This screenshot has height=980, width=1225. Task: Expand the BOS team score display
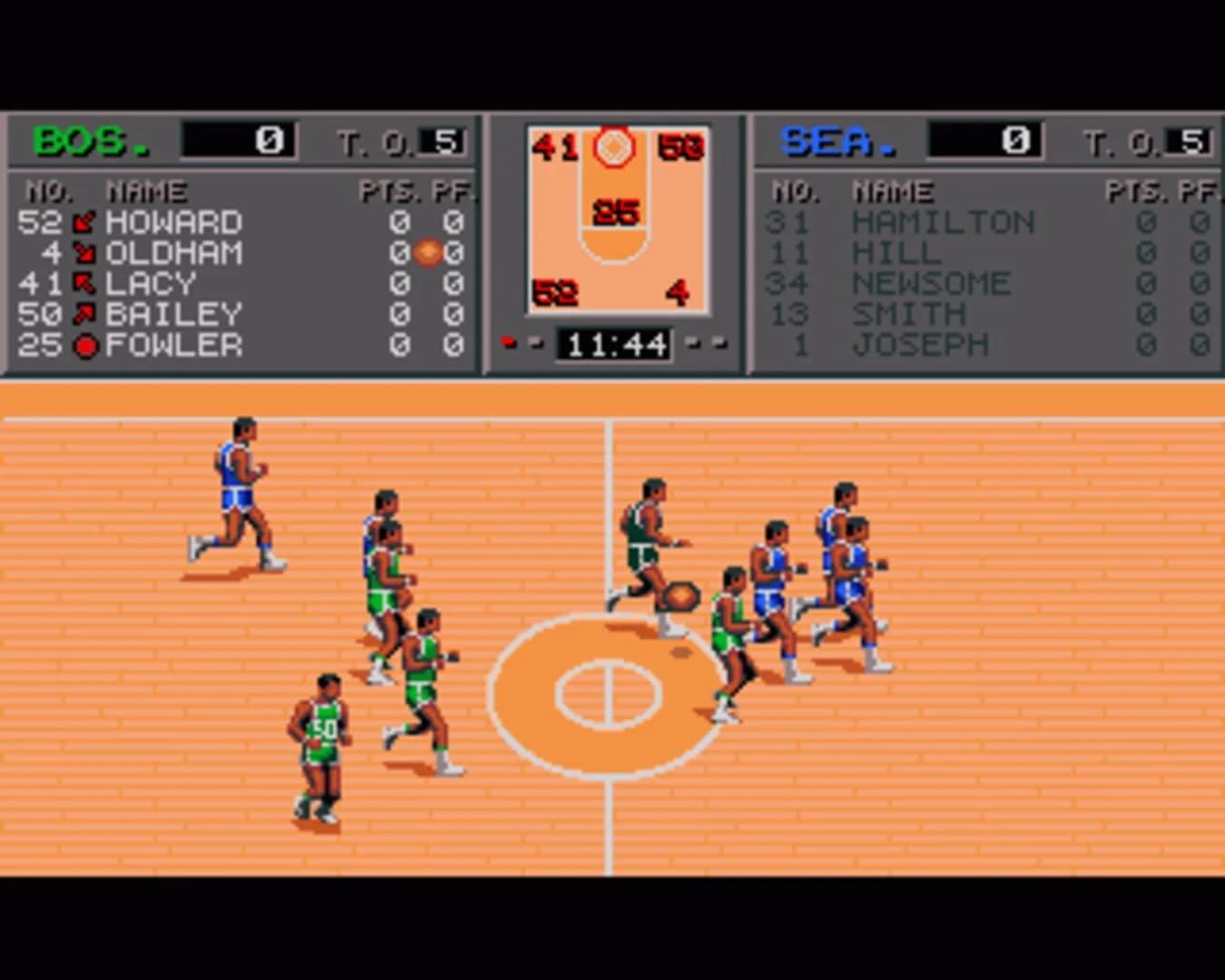(239, 138)
